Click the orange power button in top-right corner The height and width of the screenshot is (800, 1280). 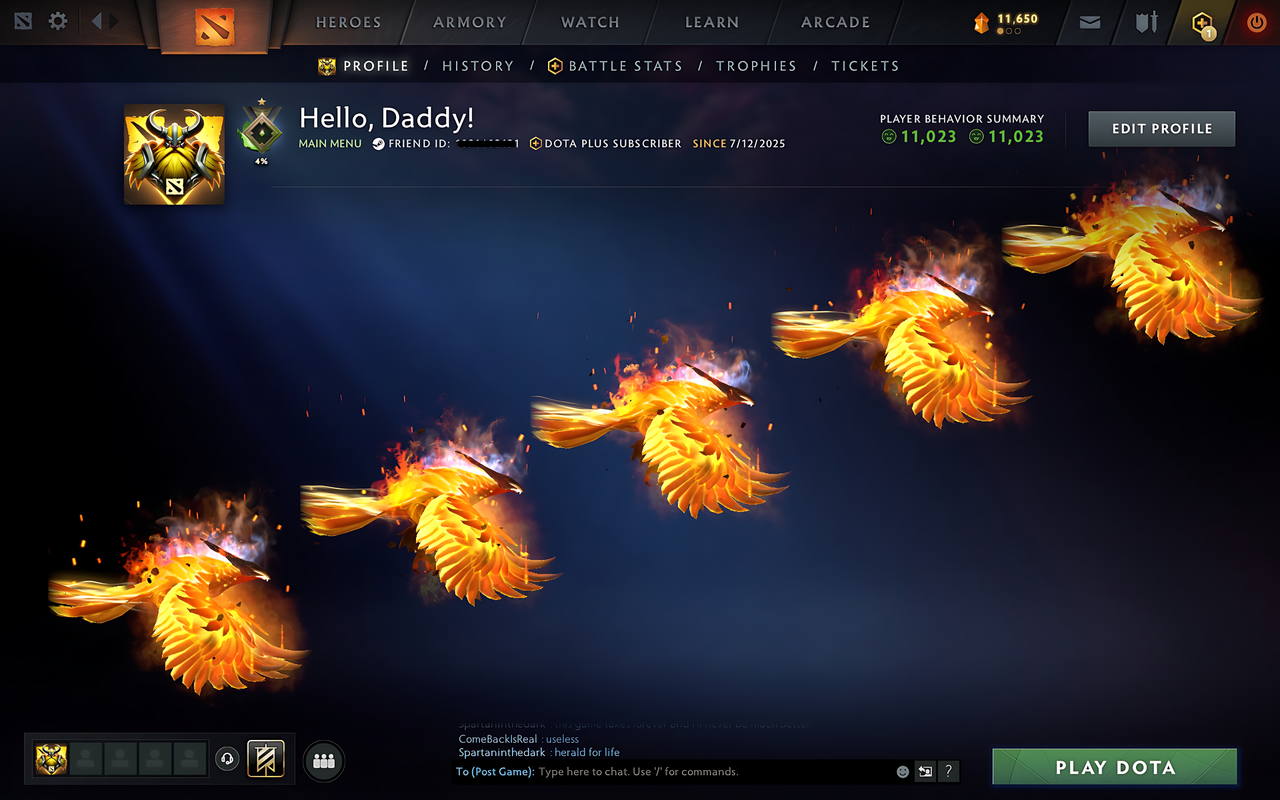[1256, 21]
